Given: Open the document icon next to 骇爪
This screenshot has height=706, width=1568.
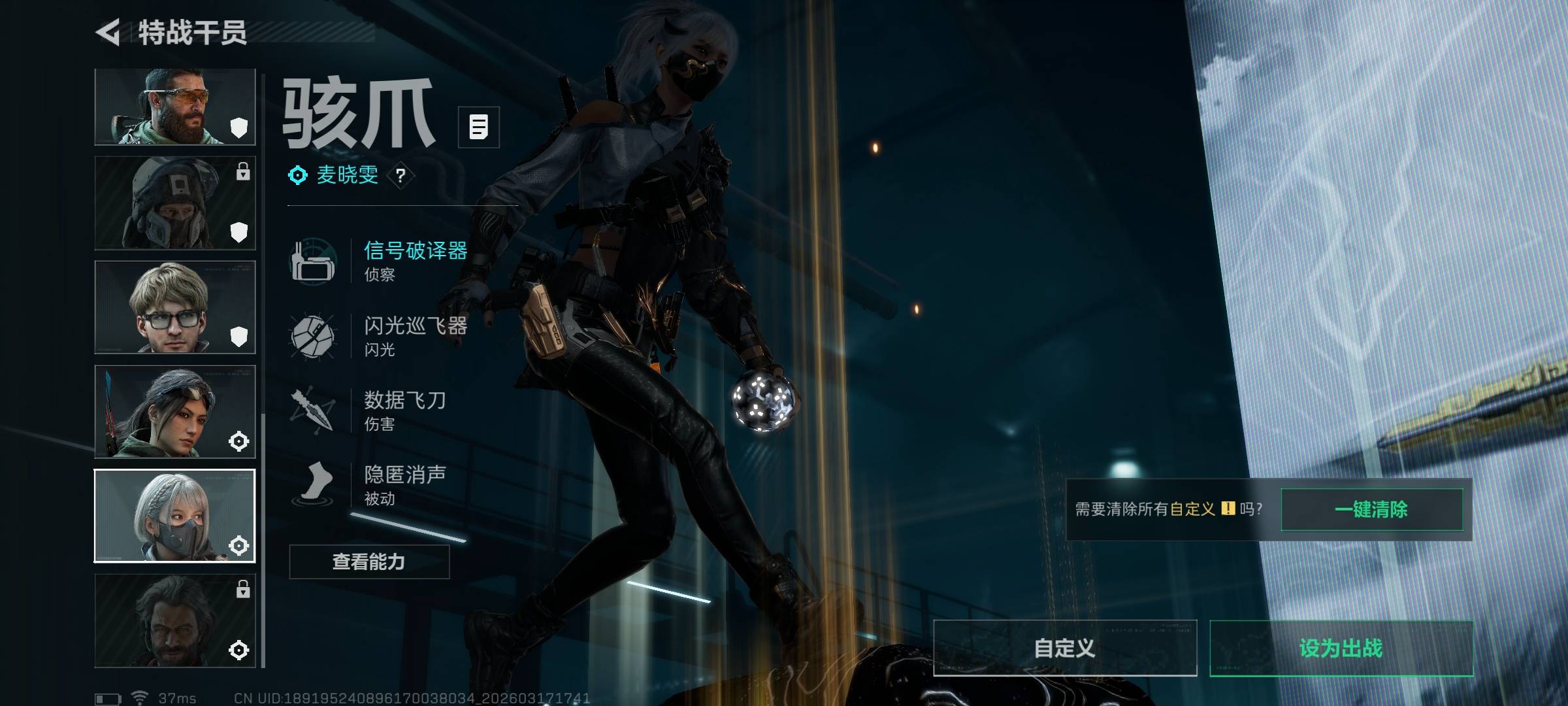Looking at the screenshot, I should (x=479, y=127).
